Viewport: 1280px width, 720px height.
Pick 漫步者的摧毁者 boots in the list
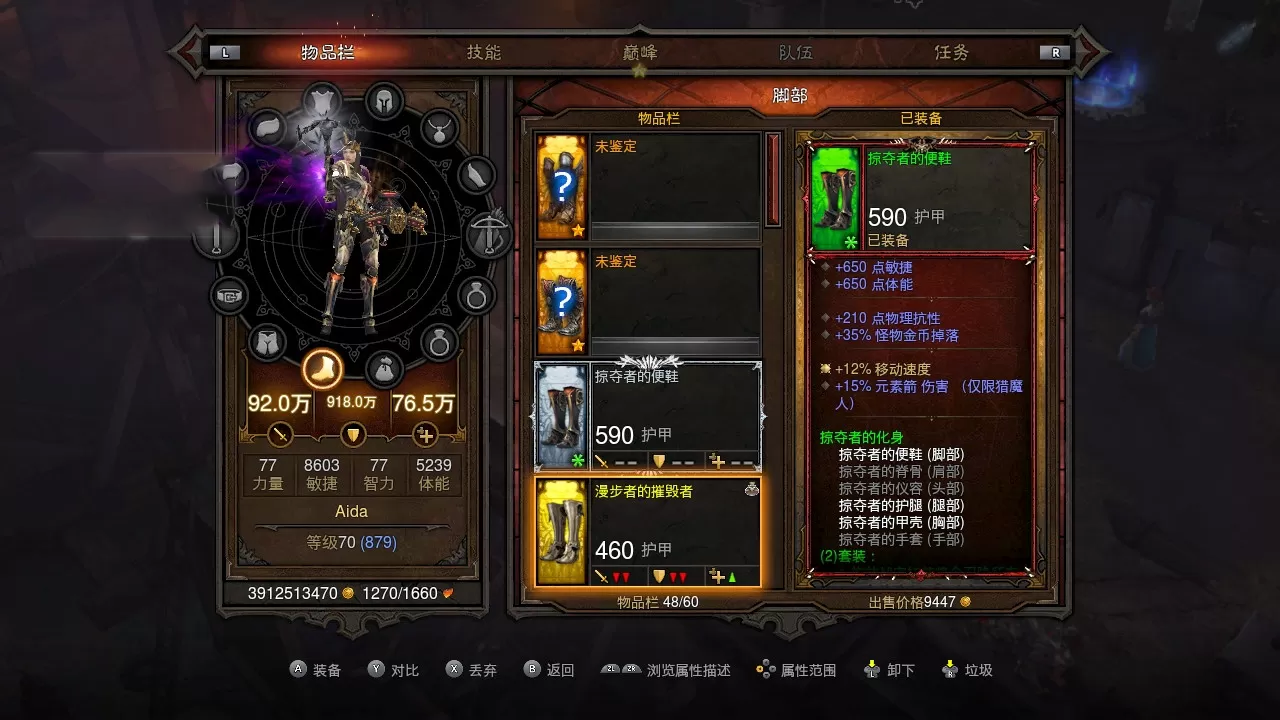point(647,532)
